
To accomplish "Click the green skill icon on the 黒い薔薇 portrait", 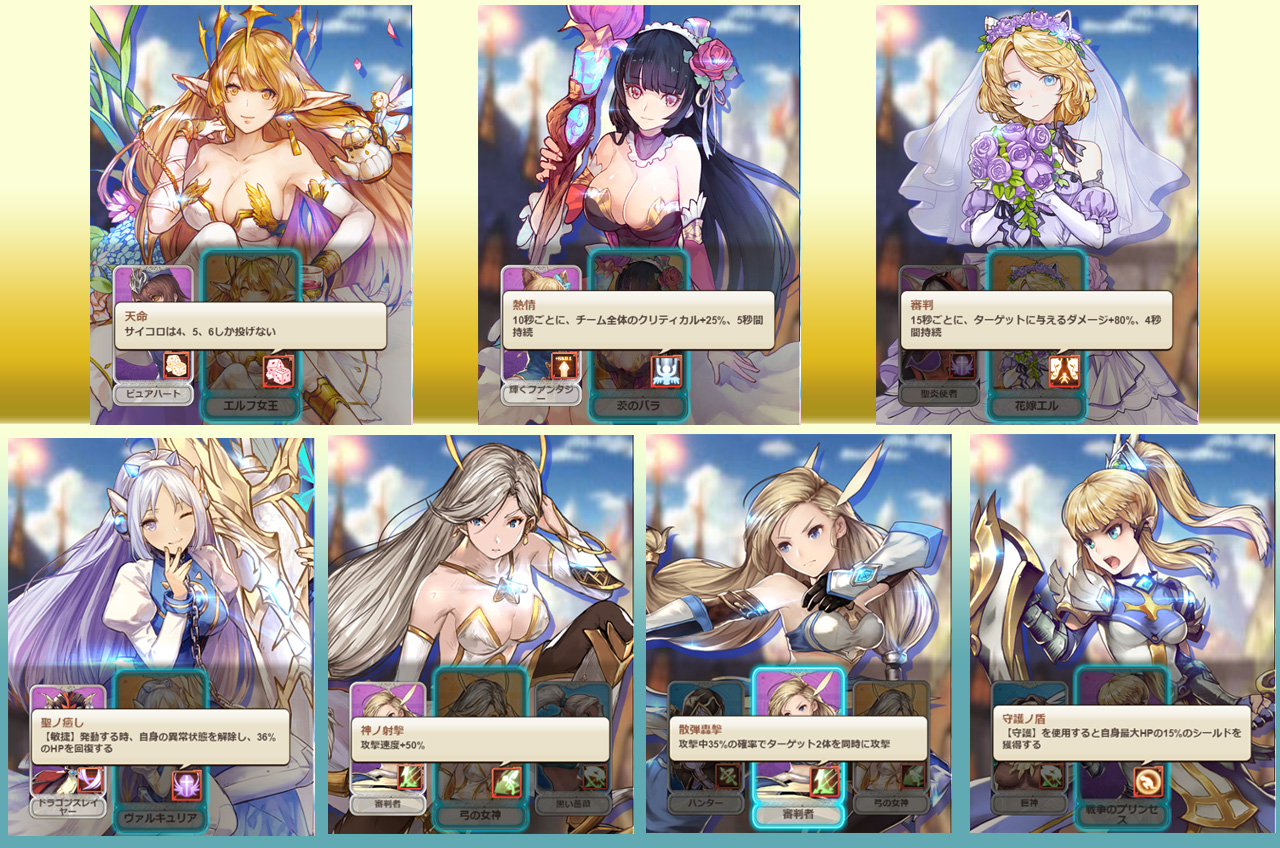I will pyautogui.click(x=594, y=776).
